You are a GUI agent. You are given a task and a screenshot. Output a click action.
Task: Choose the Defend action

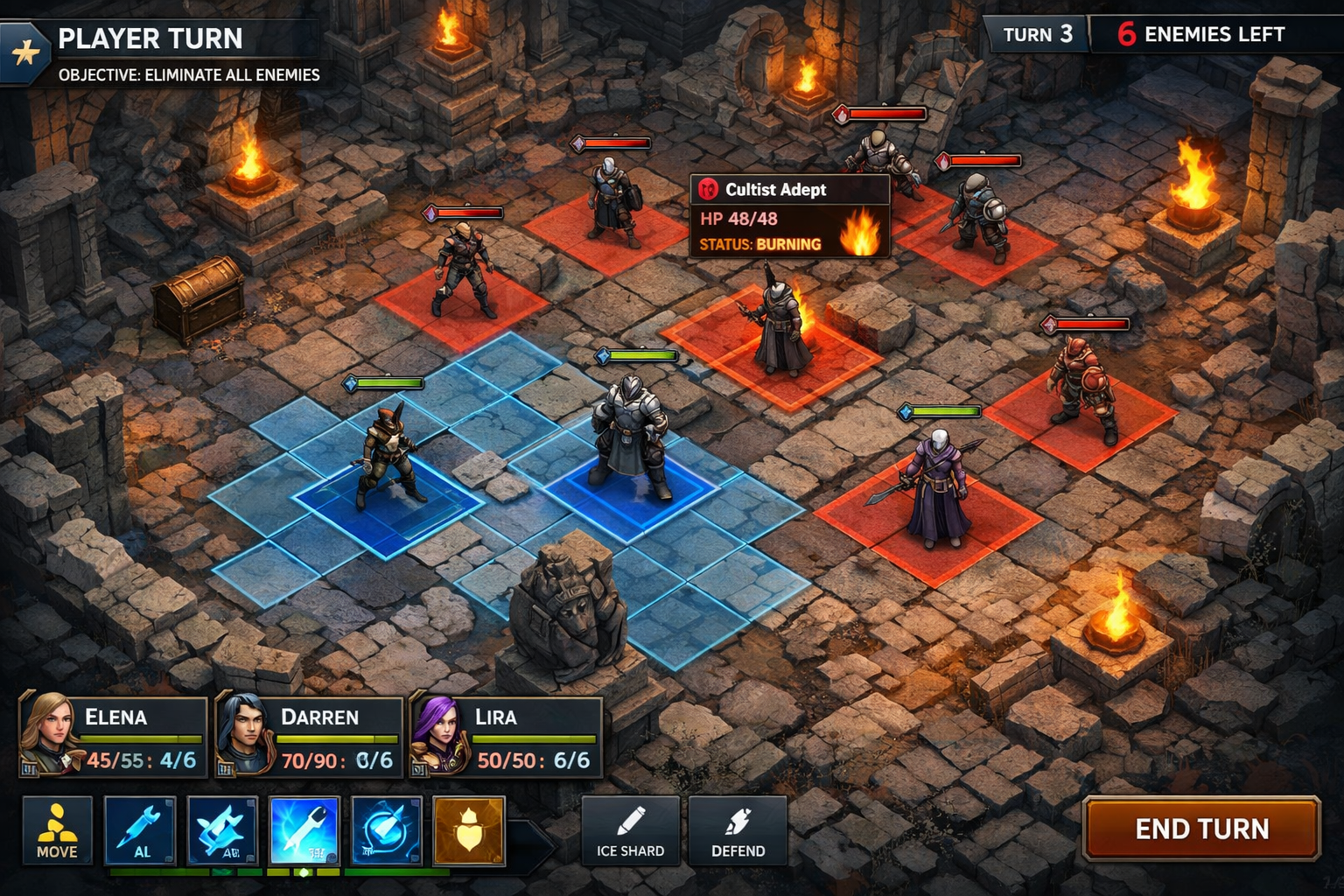click(x=738, y=829)
